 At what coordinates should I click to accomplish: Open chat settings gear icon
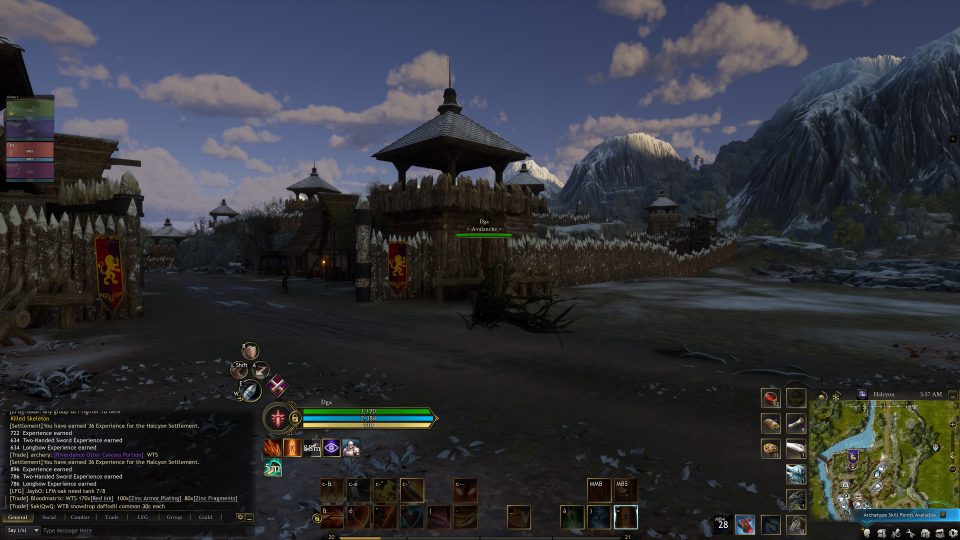[x=239, y=517]
